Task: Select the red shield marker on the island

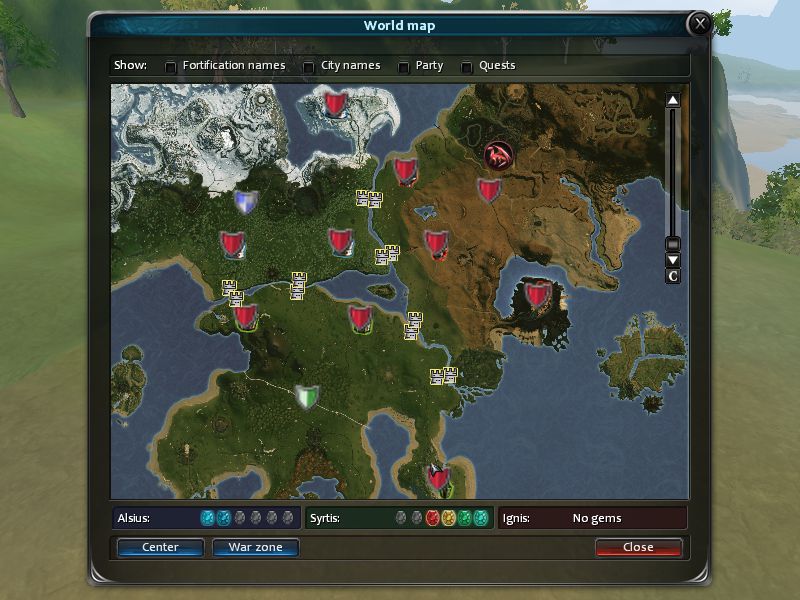Action: tap(539, 294)
